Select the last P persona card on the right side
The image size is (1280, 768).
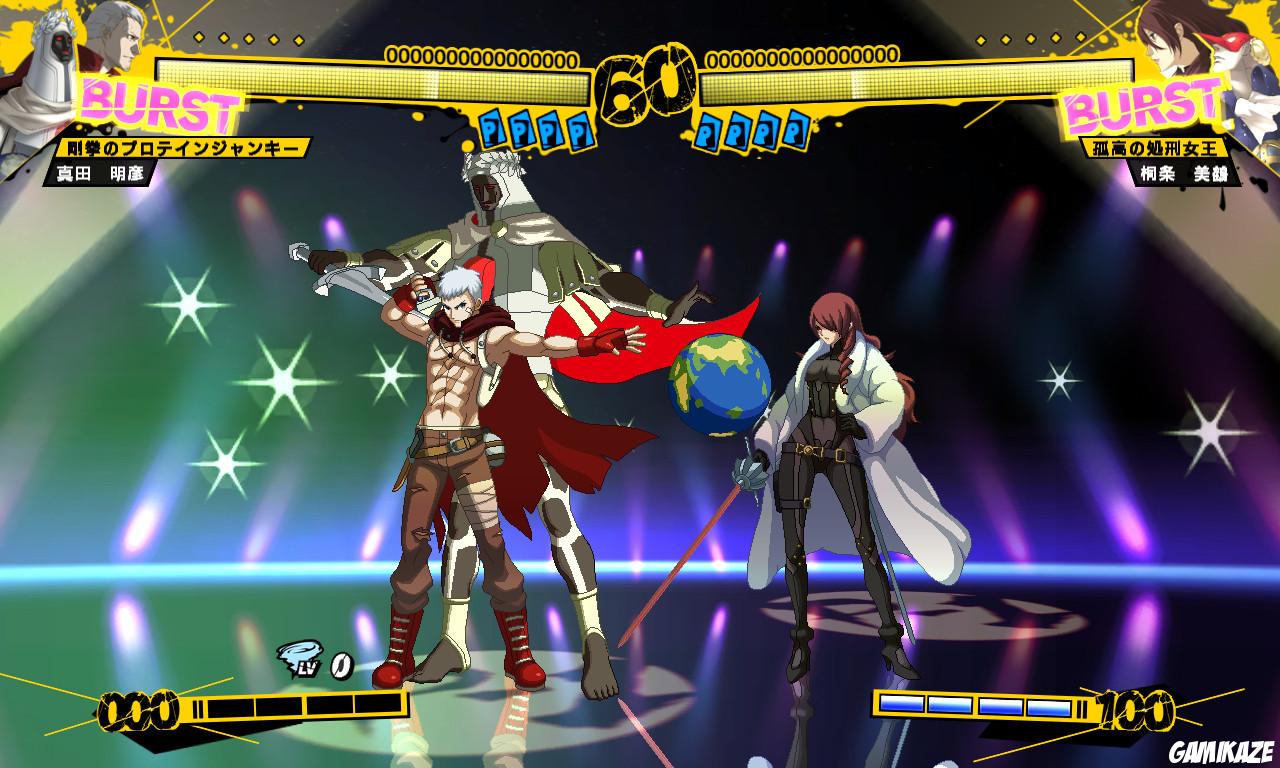(x=795, y=129)
